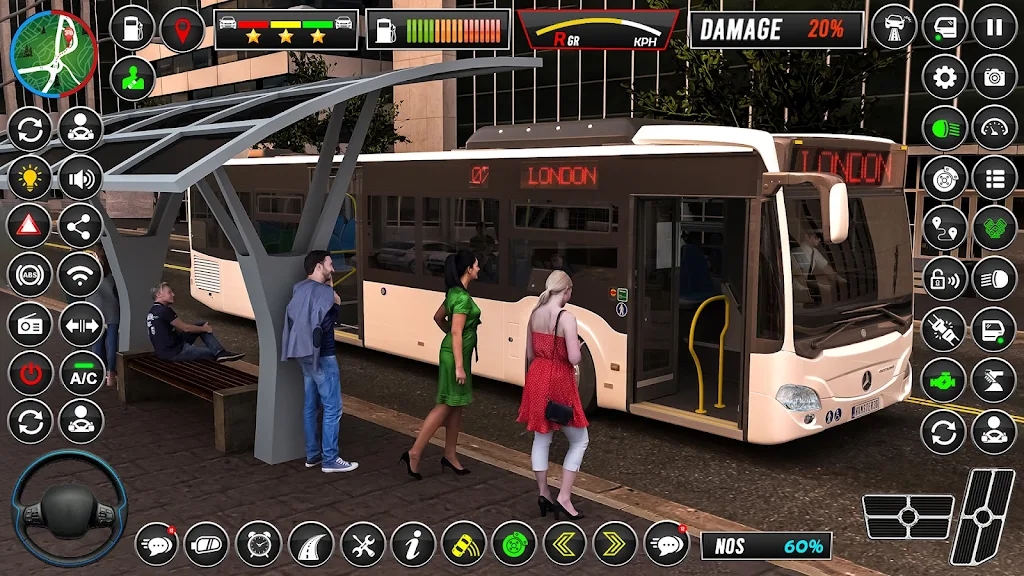This screenshot has height=576, width=1024.
Task: Select the fuel pump icon beside the minimap
Action: [x=132, y=28]
